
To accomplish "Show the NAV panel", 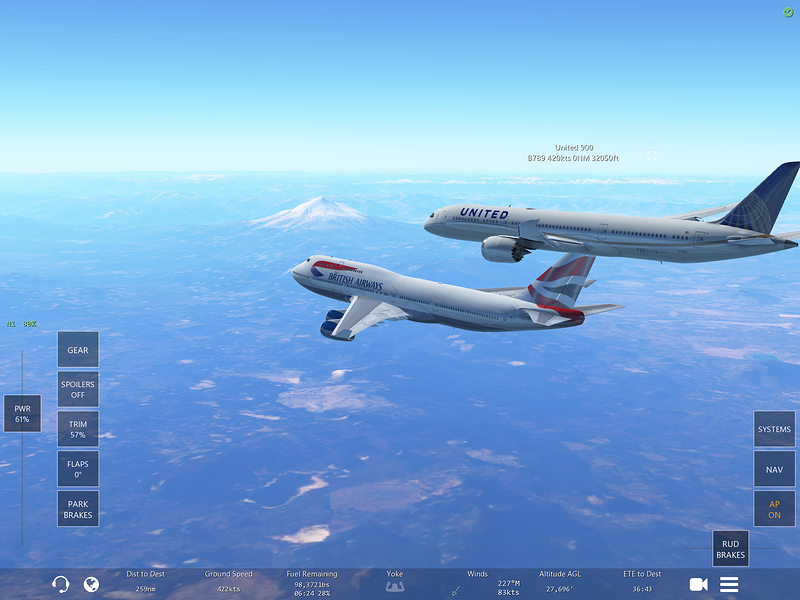I will (774, 469).
